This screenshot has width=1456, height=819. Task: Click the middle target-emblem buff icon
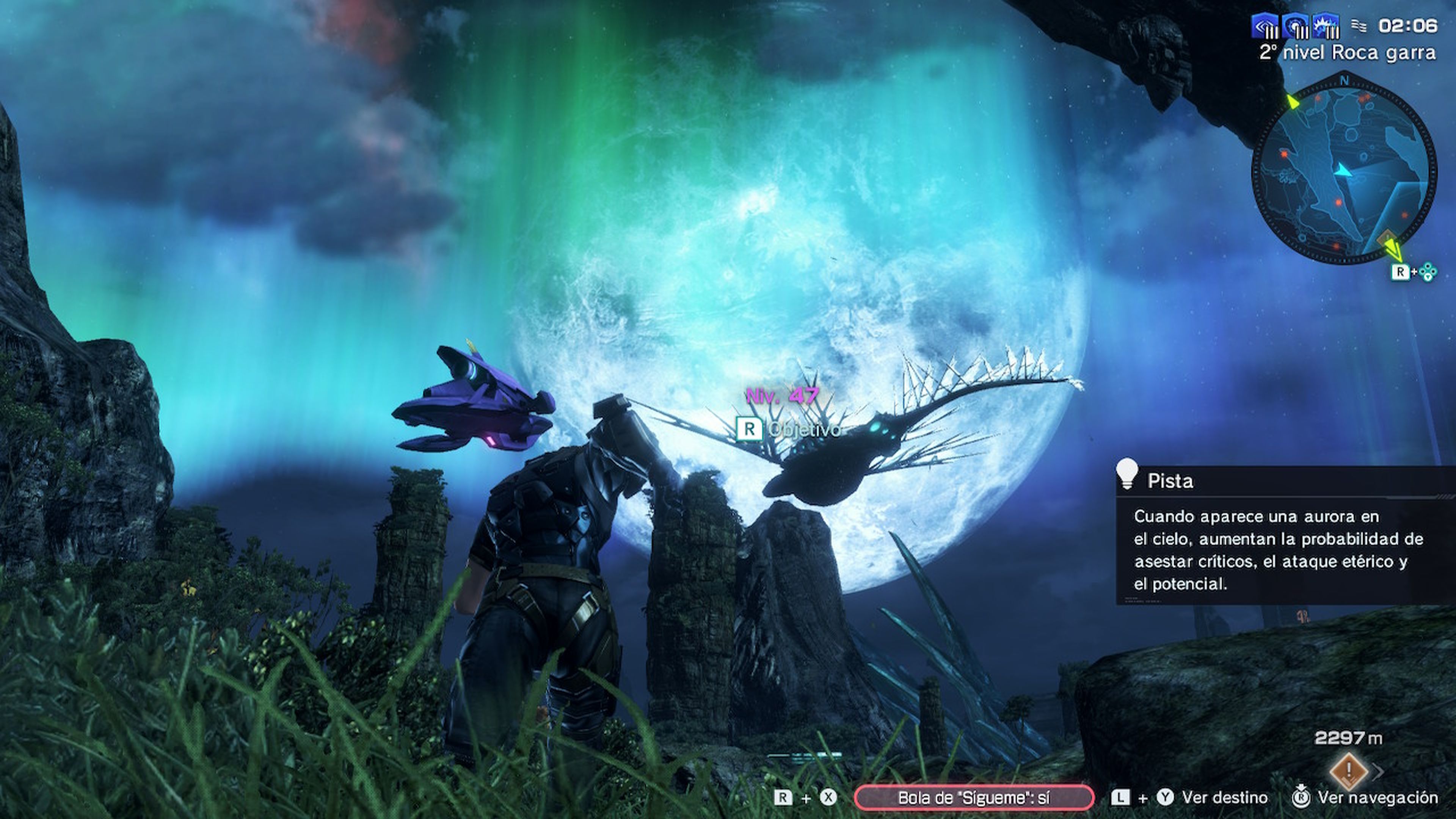point(1296,26)
